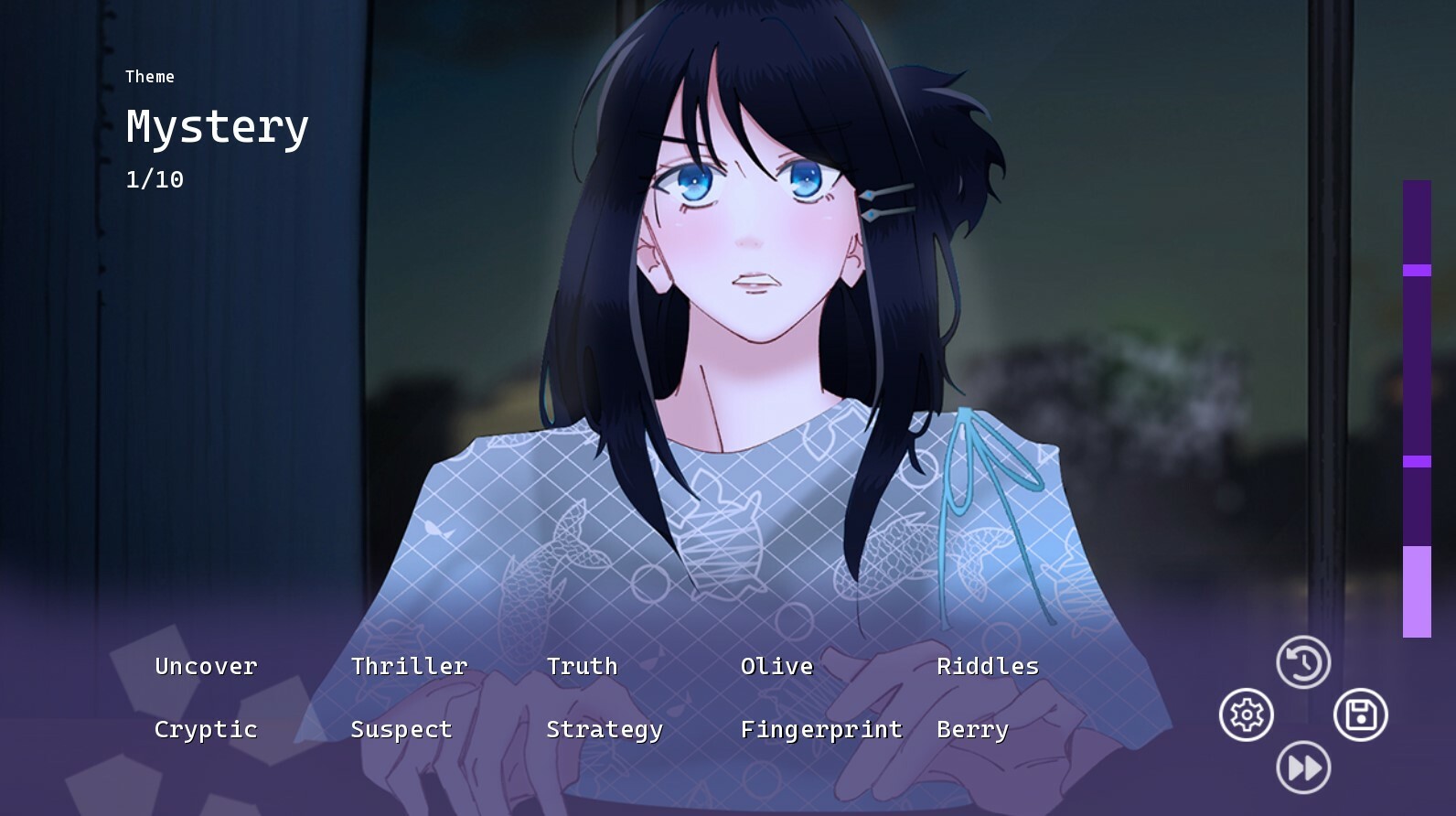
Task: Click the 1/10 round counter
Action: click(154, 179)
